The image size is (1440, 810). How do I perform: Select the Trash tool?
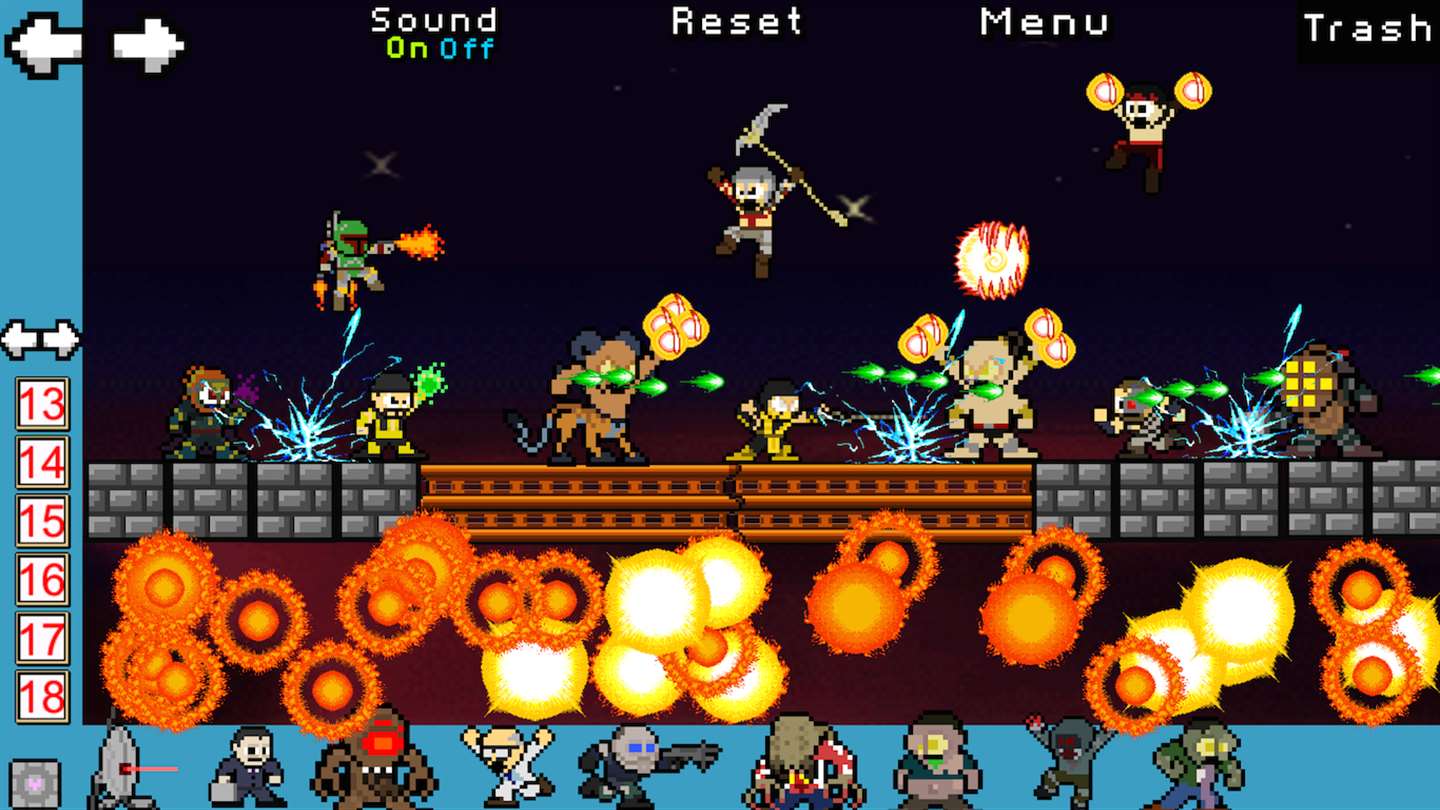1367,29
